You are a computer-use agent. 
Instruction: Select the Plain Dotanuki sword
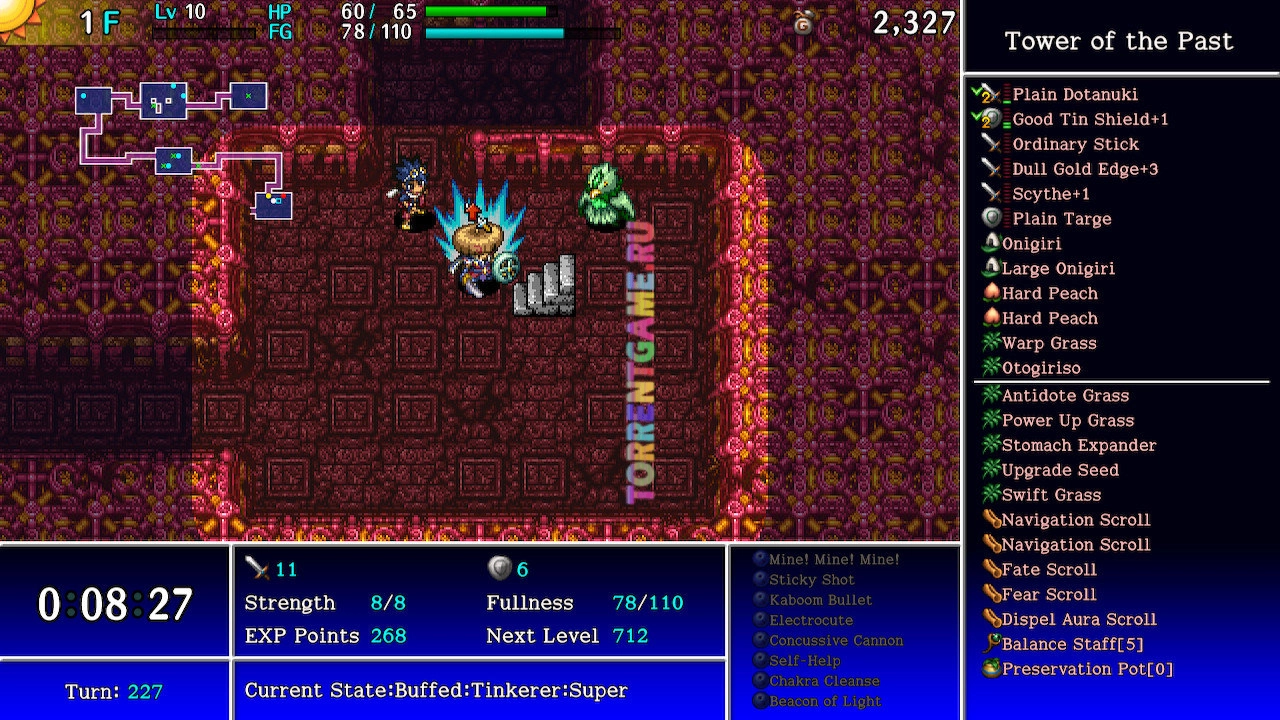pyautogui.click(x=1074, y=94)
